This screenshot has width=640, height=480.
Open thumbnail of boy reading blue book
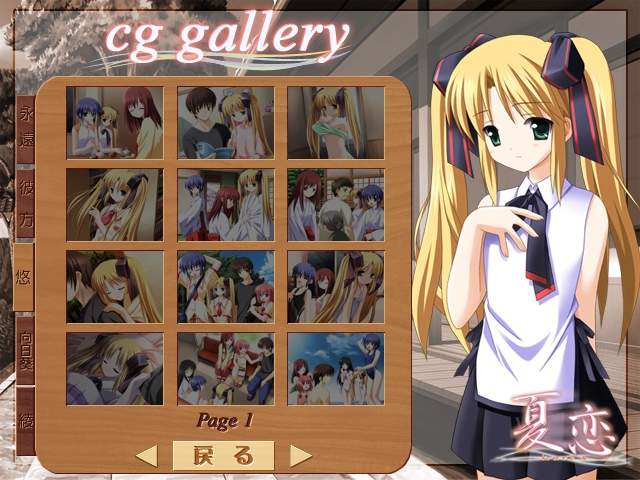click(225, 122)
